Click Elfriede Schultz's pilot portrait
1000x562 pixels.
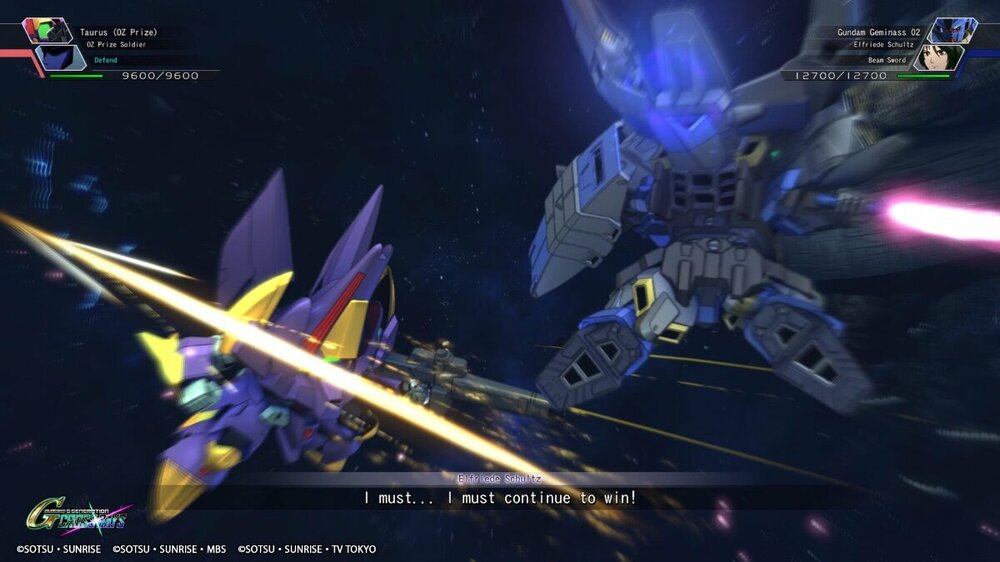click(x=936, y=59)
